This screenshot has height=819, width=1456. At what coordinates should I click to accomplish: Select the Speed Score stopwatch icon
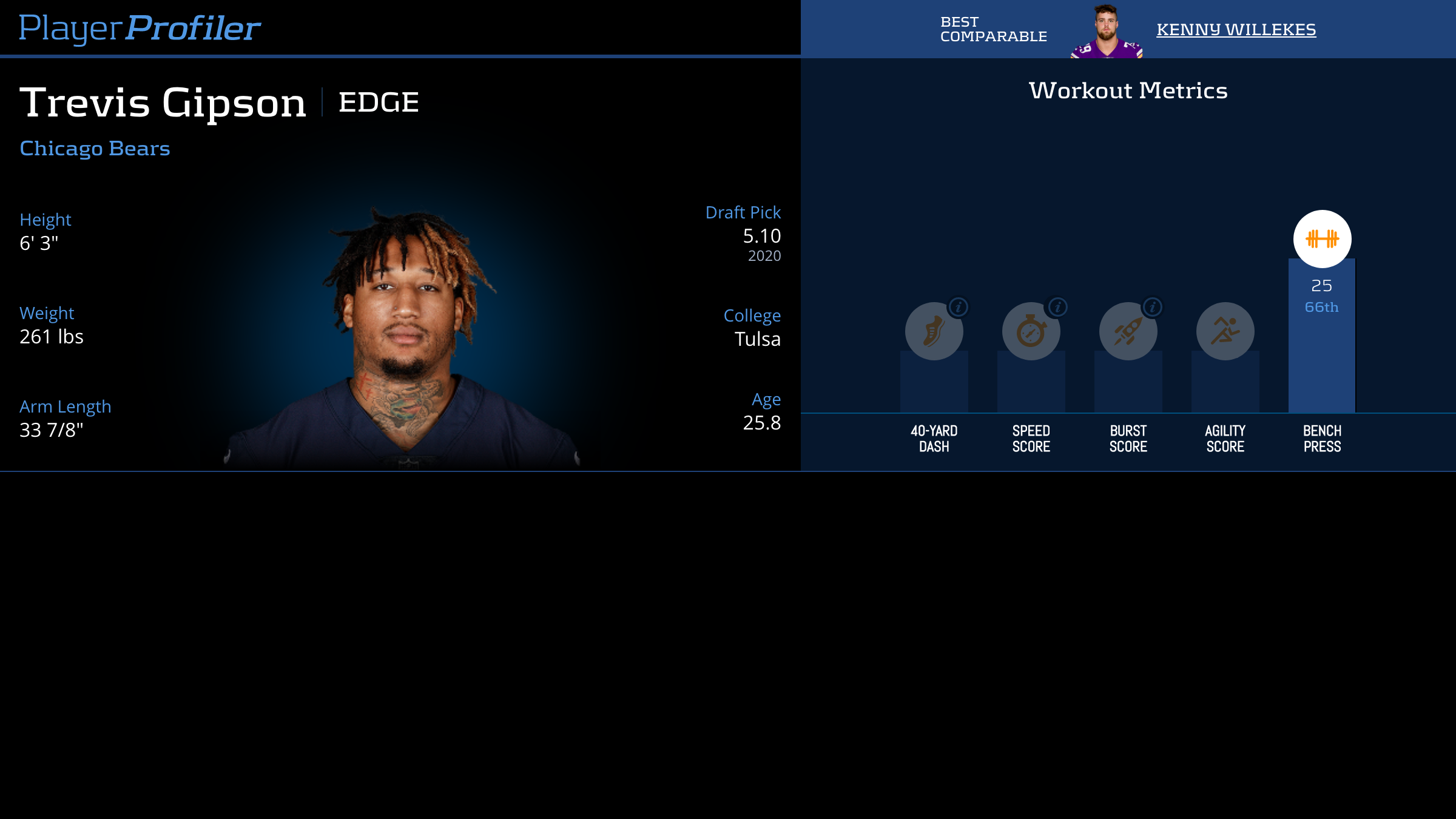click(x=1031, y=332)
